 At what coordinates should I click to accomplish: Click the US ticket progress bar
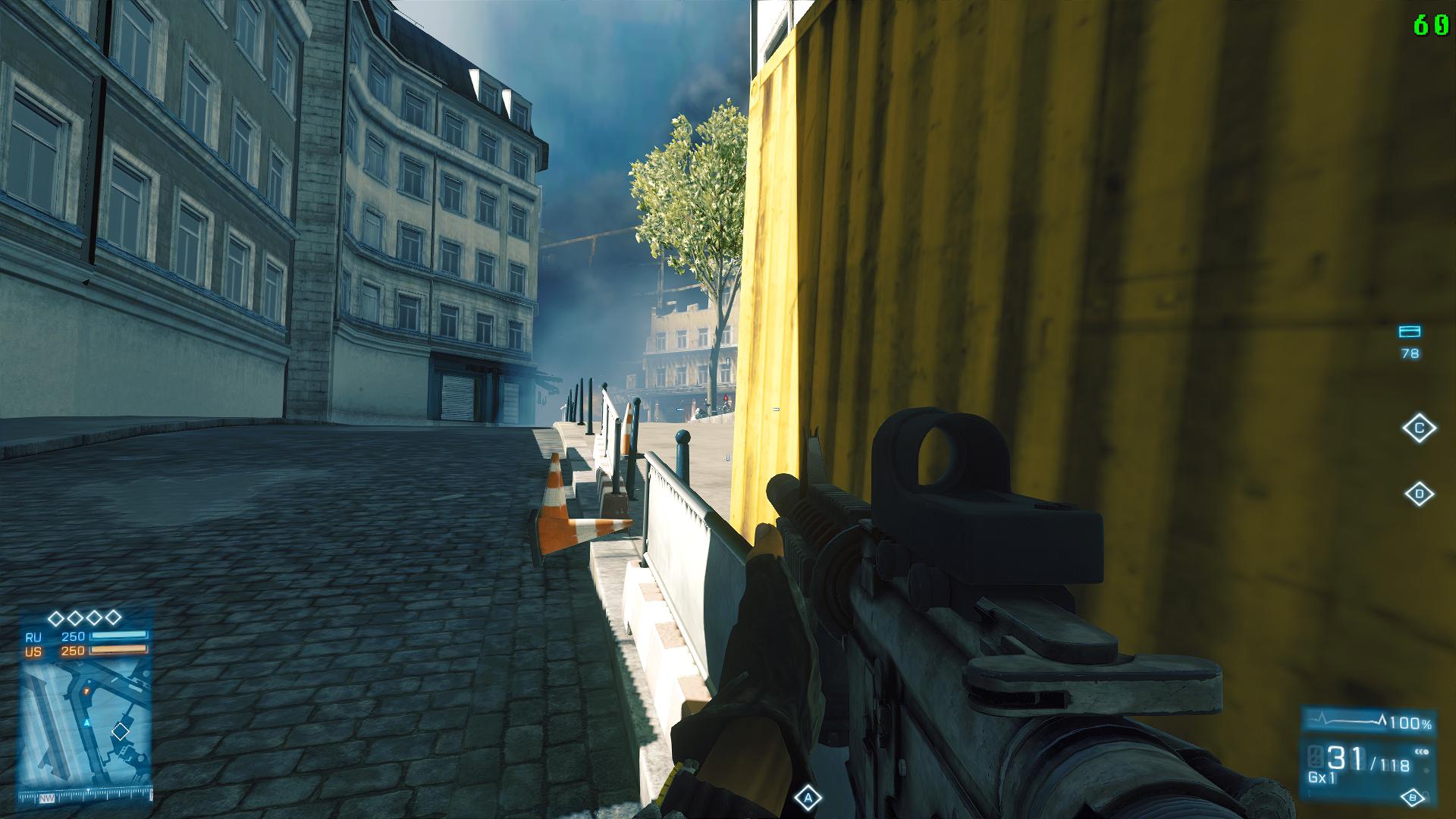[x=118, y=650]
